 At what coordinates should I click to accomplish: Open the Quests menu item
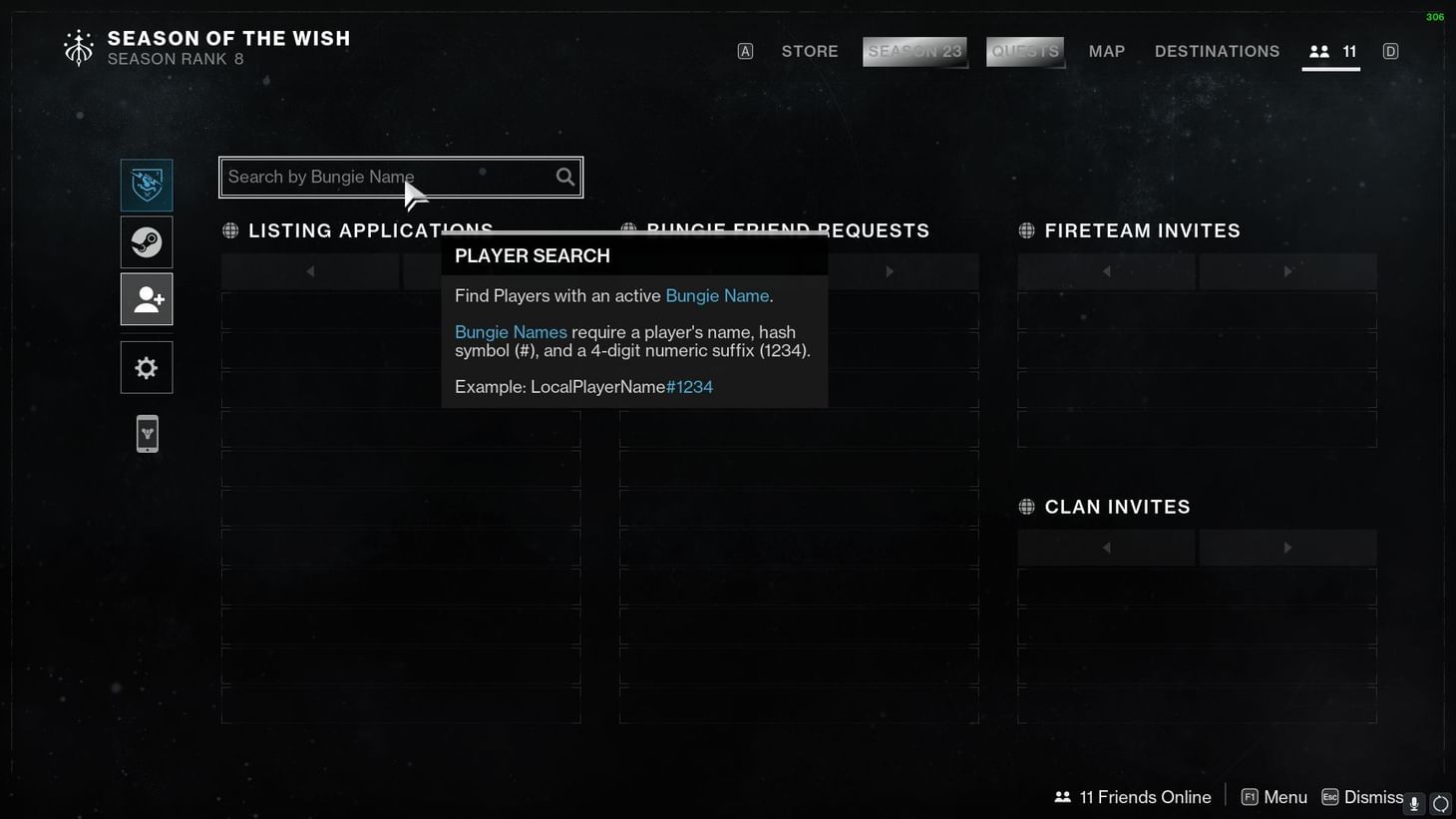1024,51
